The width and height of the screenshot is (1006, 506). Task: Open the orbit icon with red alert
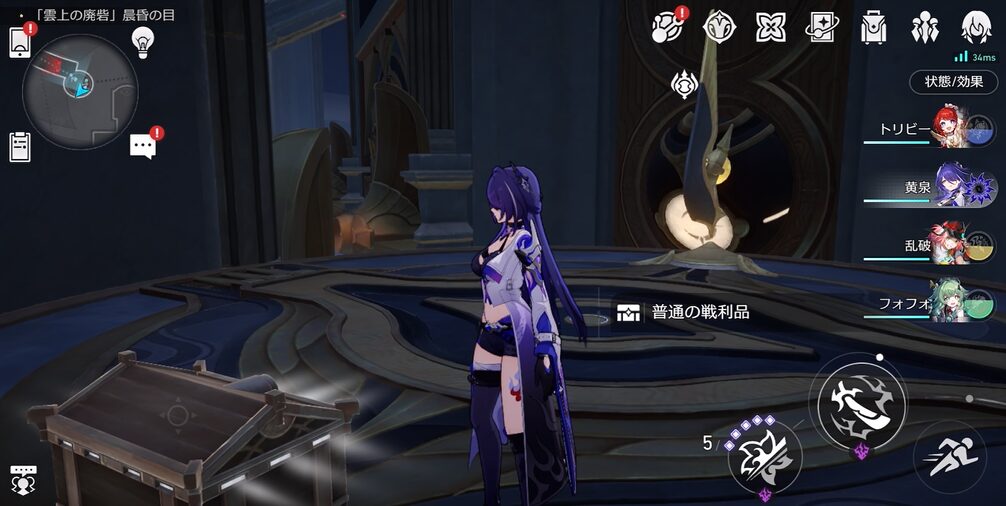[666, 27]
